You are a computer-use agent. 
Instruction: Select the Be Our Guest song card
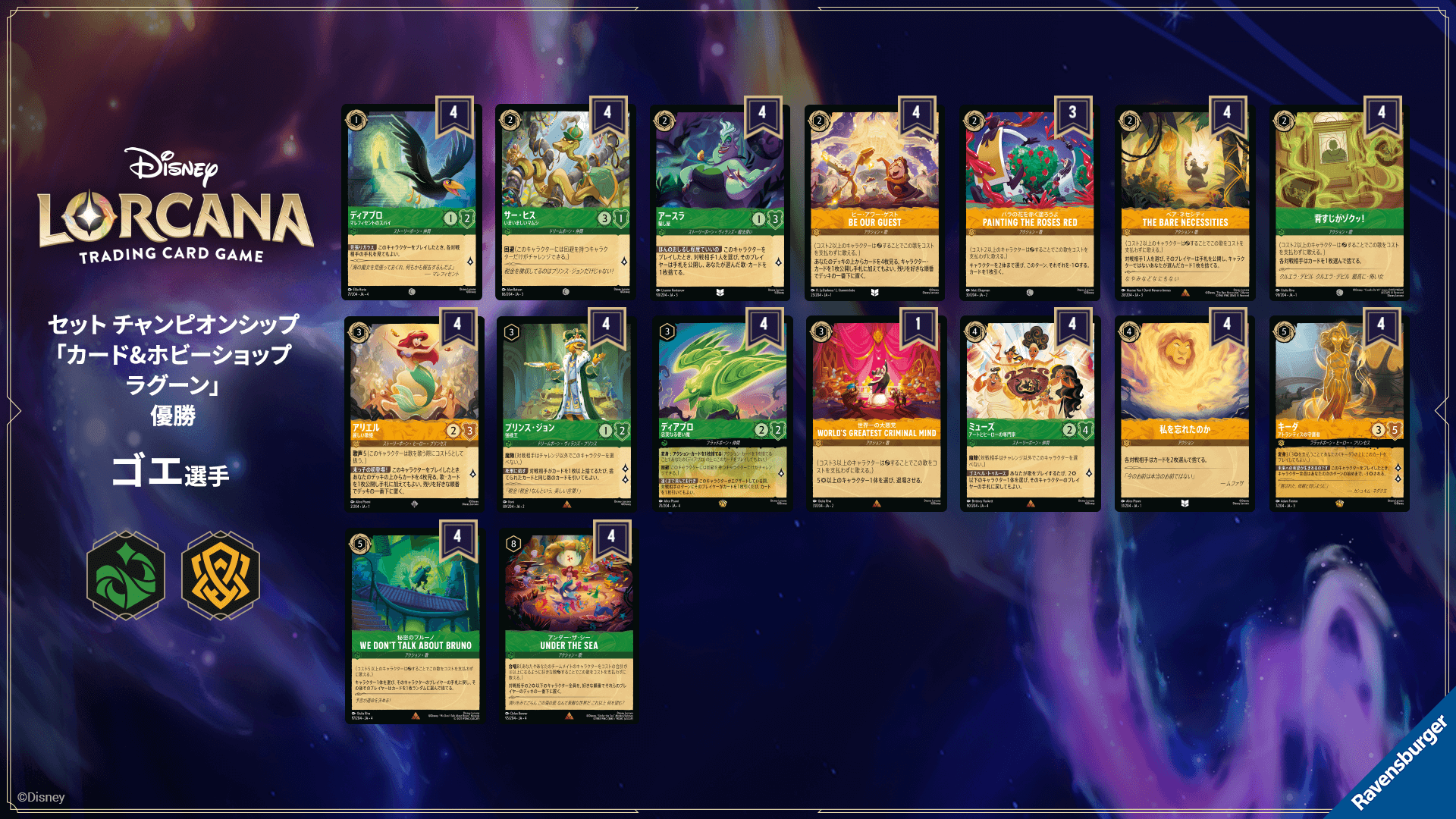click(874, 202)
